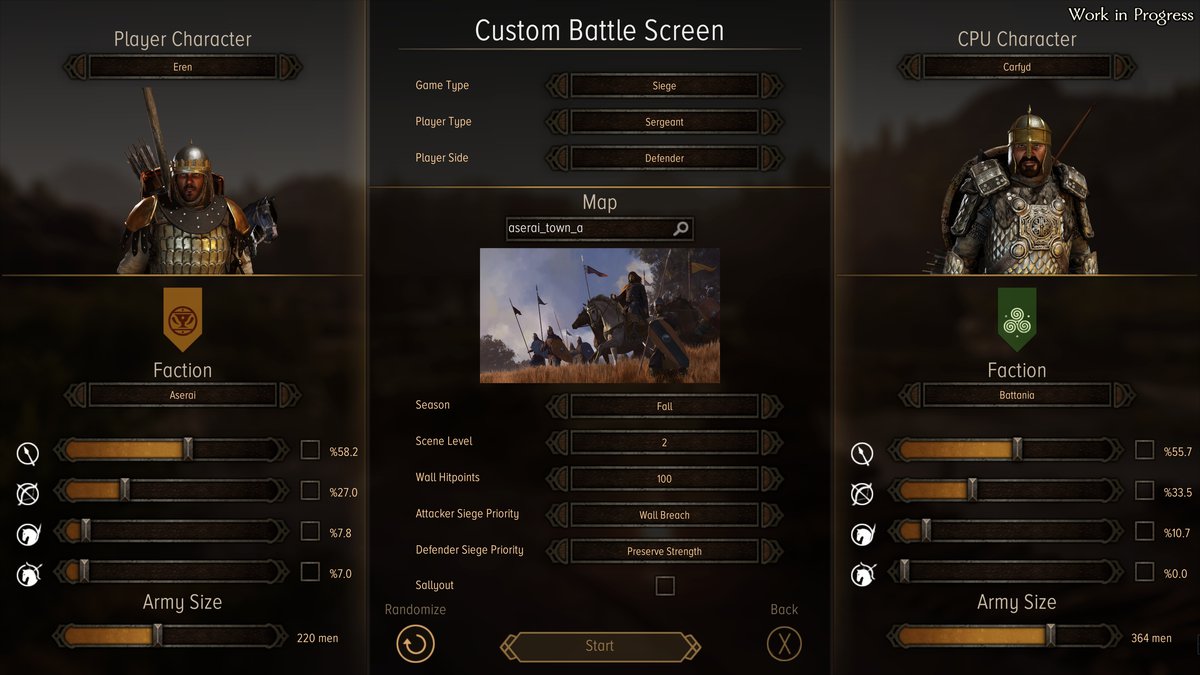
Task: Tick the checkbox beside player's %58.2 troops
Action: 310,450
